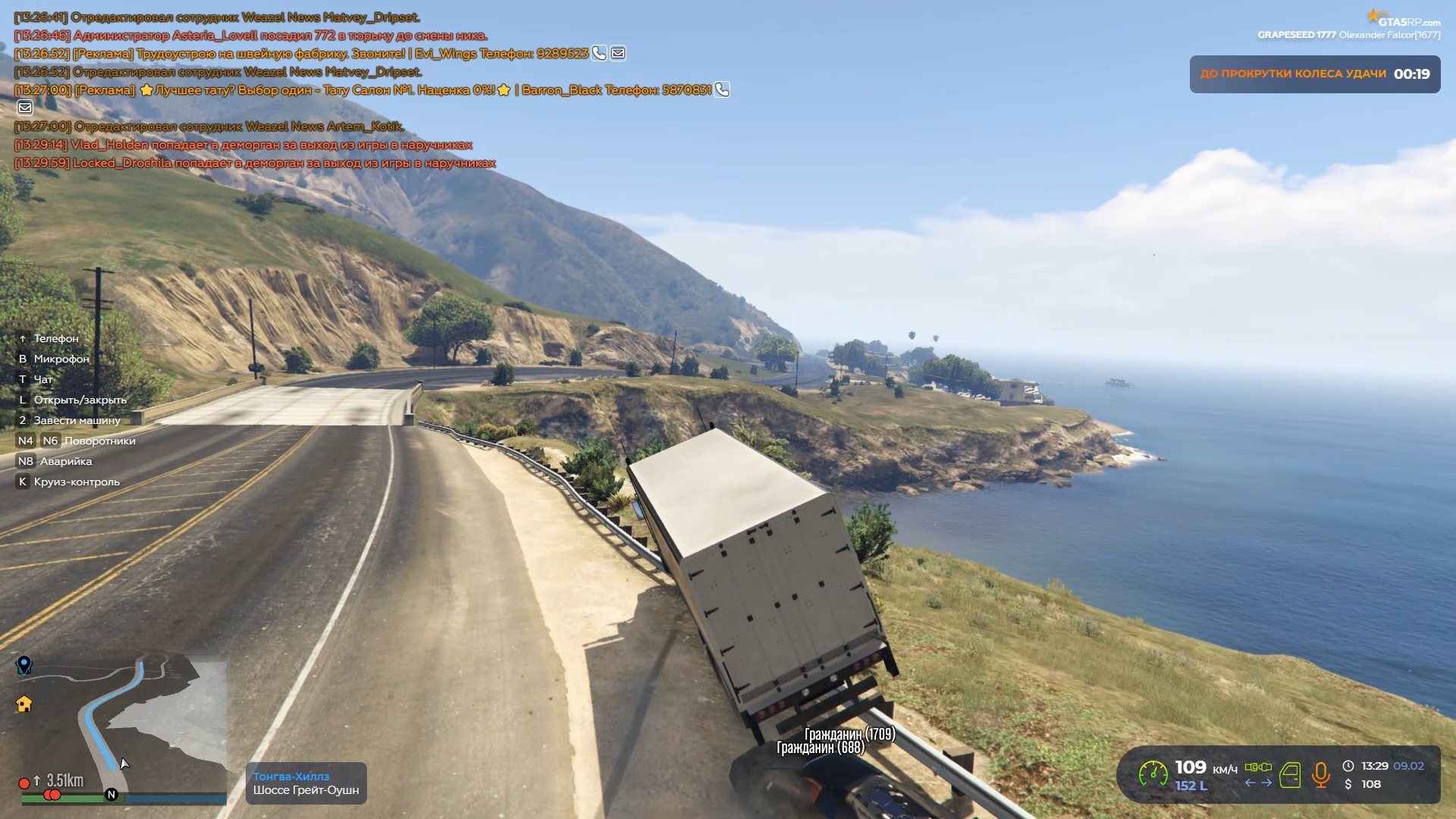This screenshot has width=1456, height=819.
Task: Activate the right turn signal arrow
Action: 1266,783
